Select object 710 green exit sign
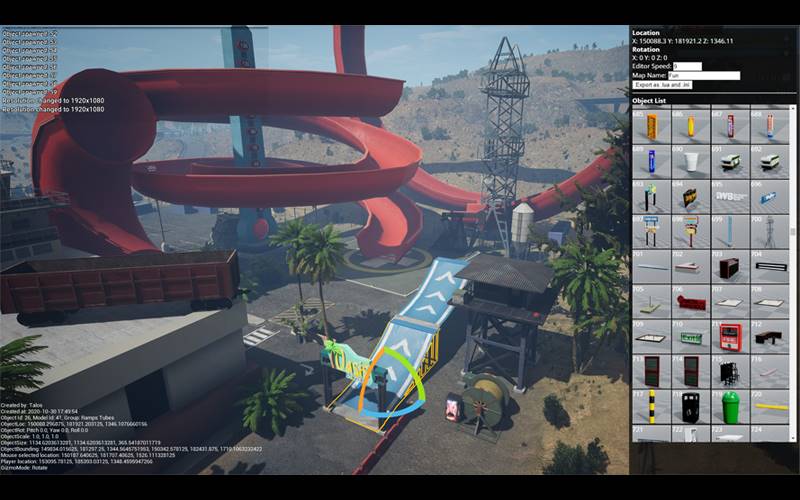This screenshot has width=800, height=500. [x=690, y=337]
